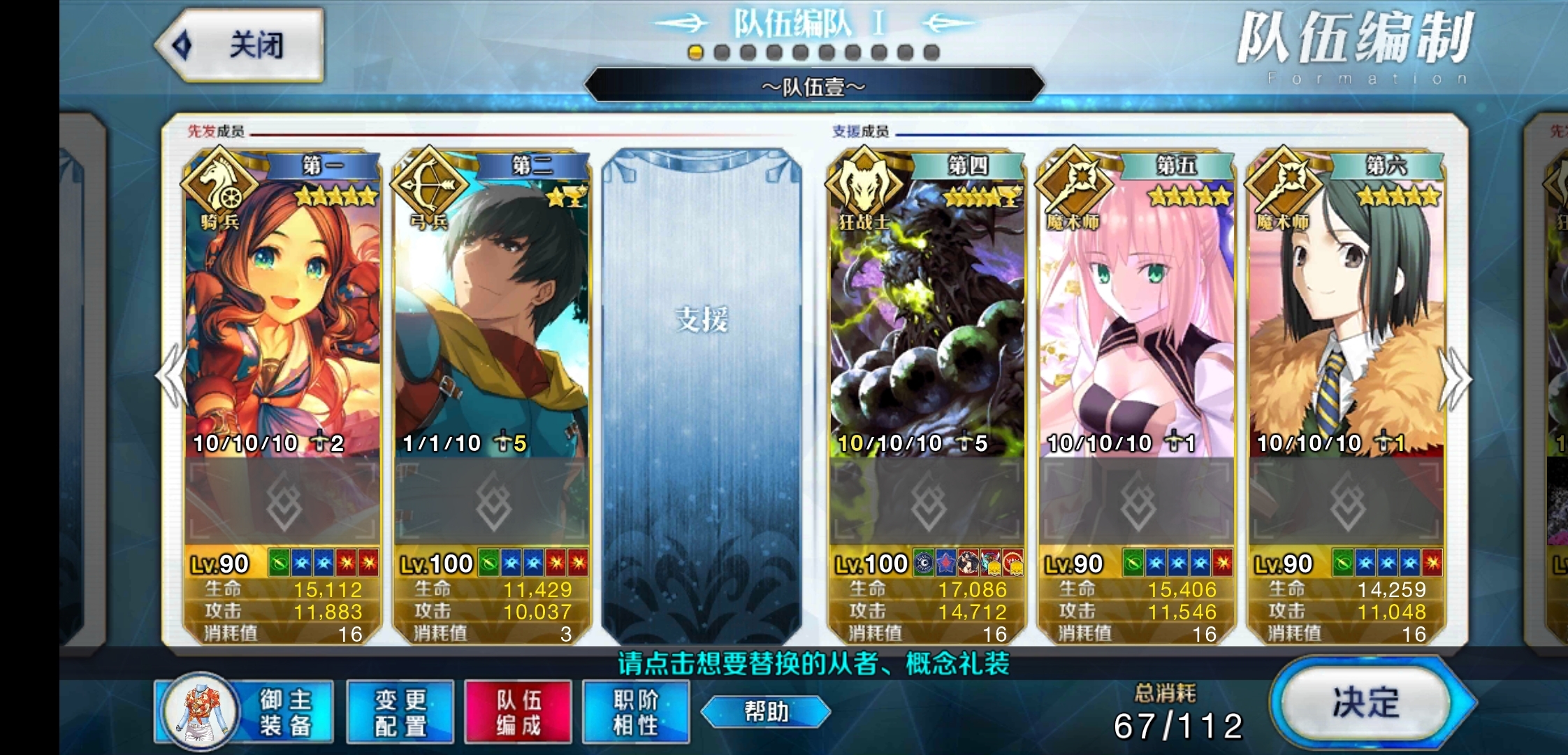Edit the 队伍壹 team name bar
The width and height of the screenshot is (1568, 755).
pyautogui.click(x=813, y=87)
